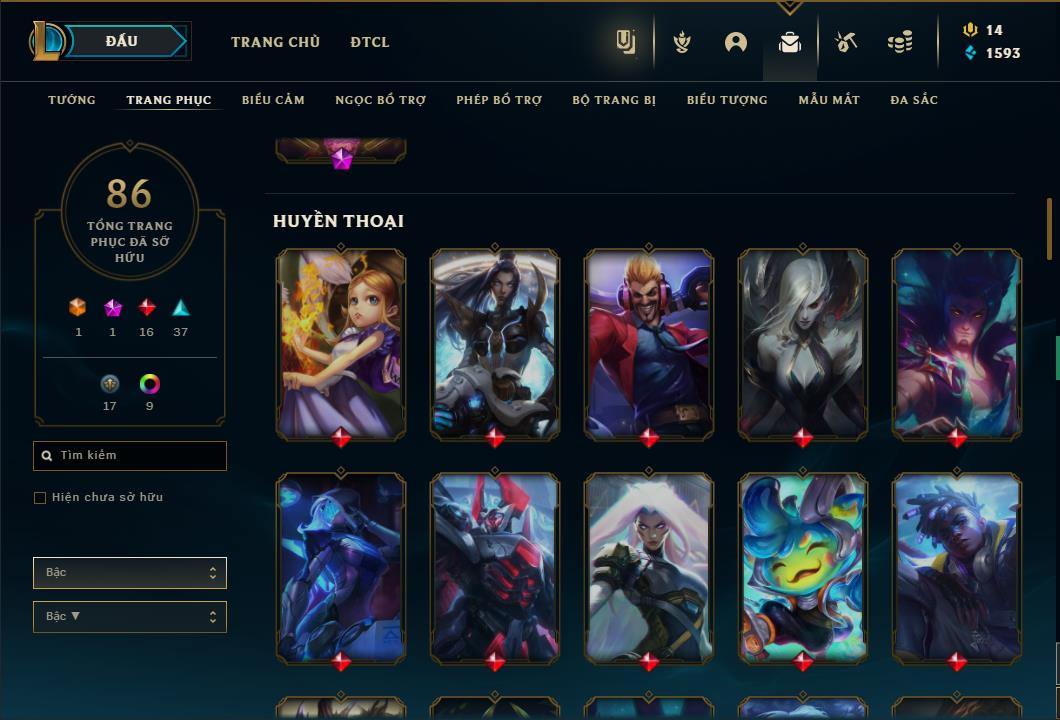Switch to the TƯỚNG tab
This screenshot has width=1060, height=720.
72,100
